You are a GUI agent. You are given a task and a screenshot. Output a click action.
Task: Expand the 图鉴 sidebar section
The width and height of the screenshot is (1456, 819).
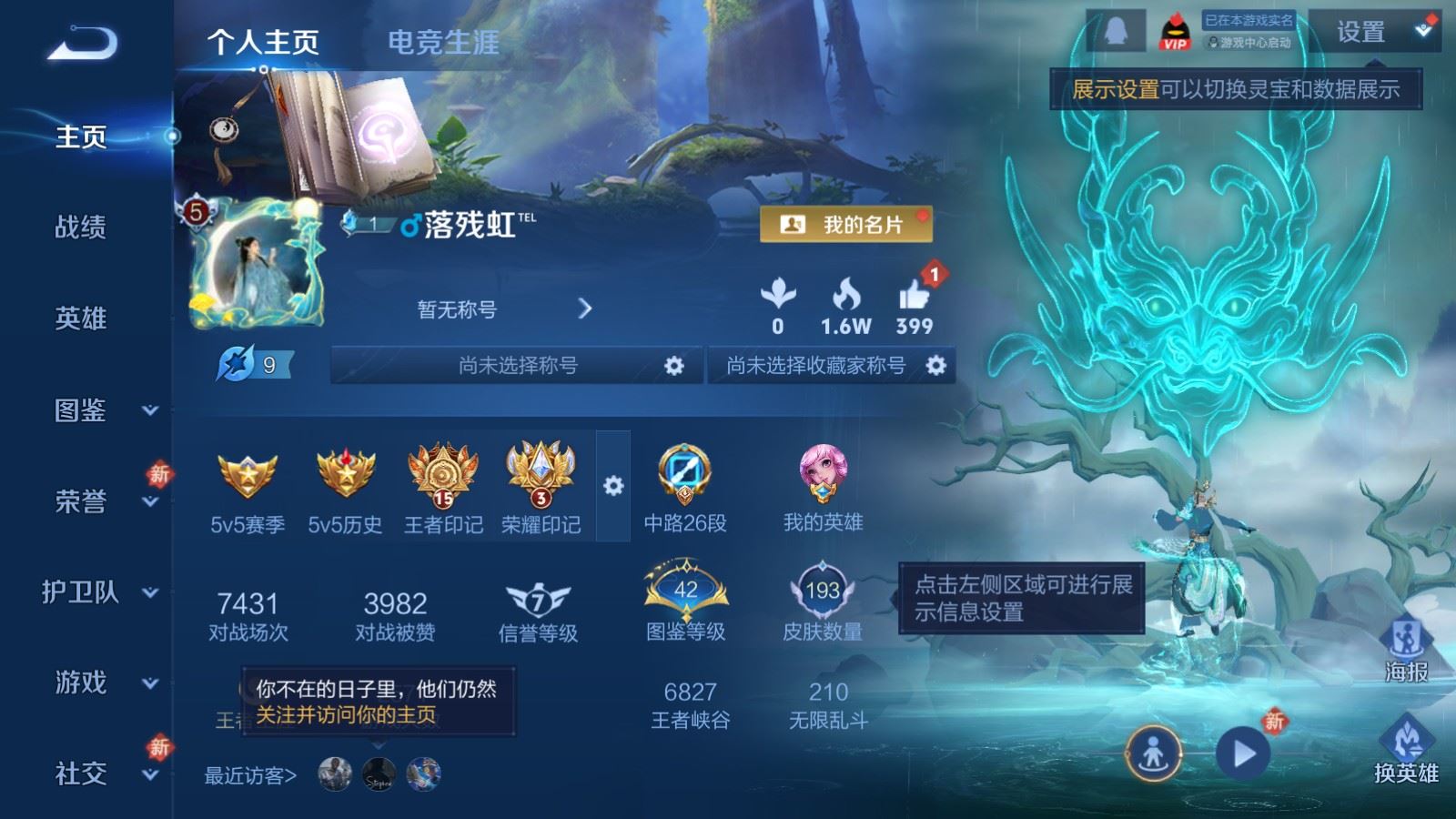click(80, 411)
